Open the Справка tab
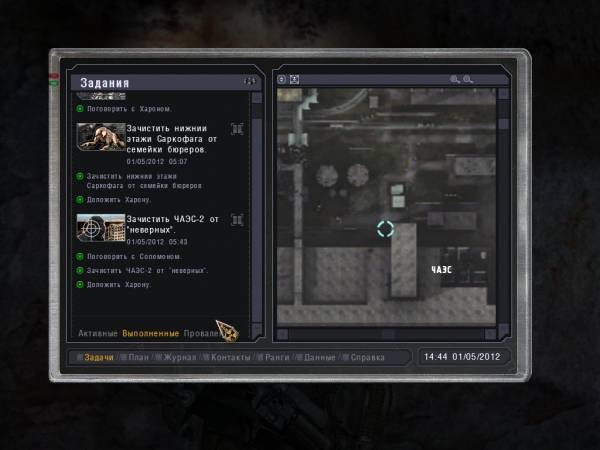Image resolution: width=600 pixels, height=450 pixels. (367, 357)
